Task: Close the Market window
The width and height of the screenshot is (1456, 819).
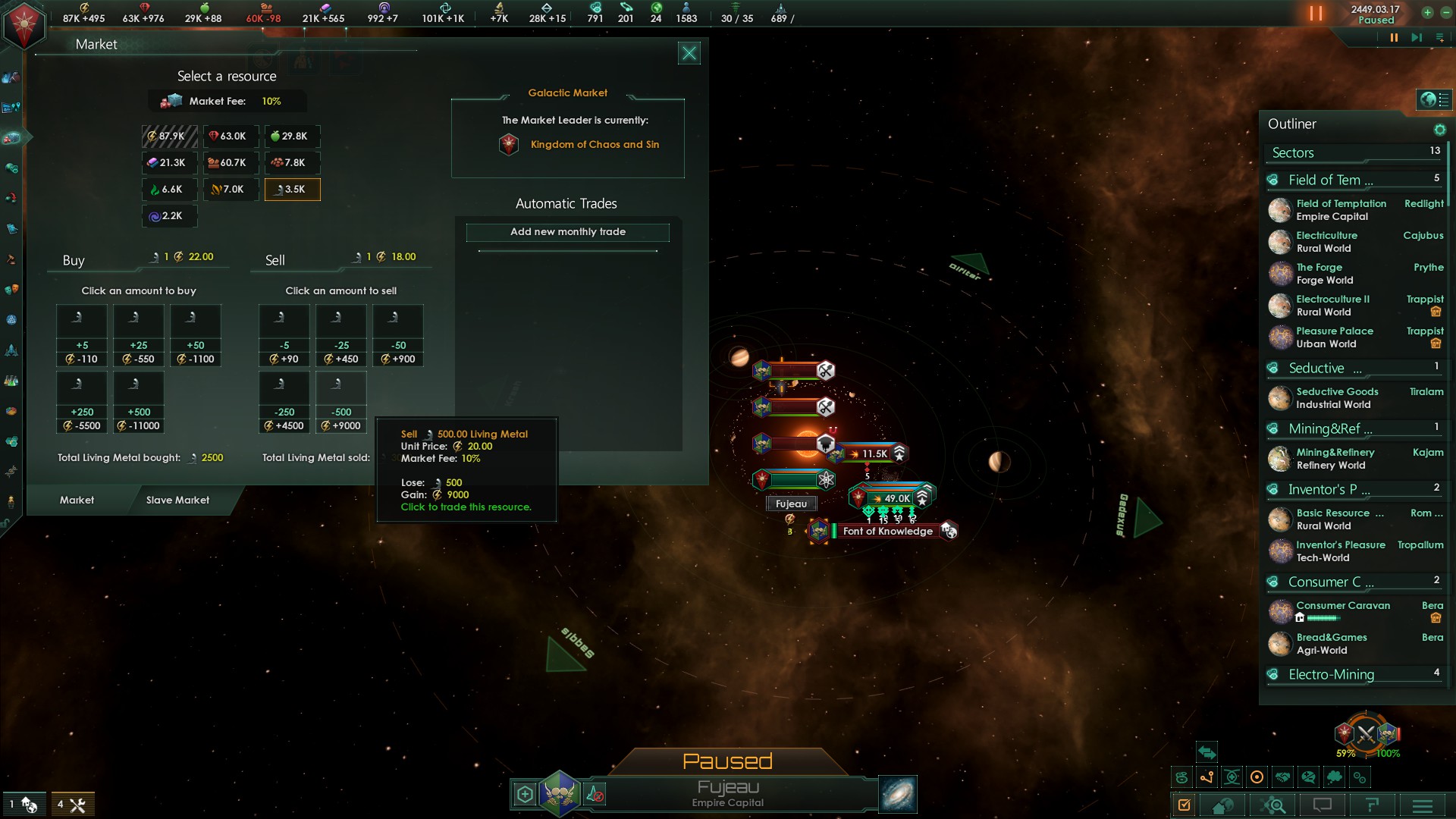Action: pyautogui.click(x=689, y=53)
